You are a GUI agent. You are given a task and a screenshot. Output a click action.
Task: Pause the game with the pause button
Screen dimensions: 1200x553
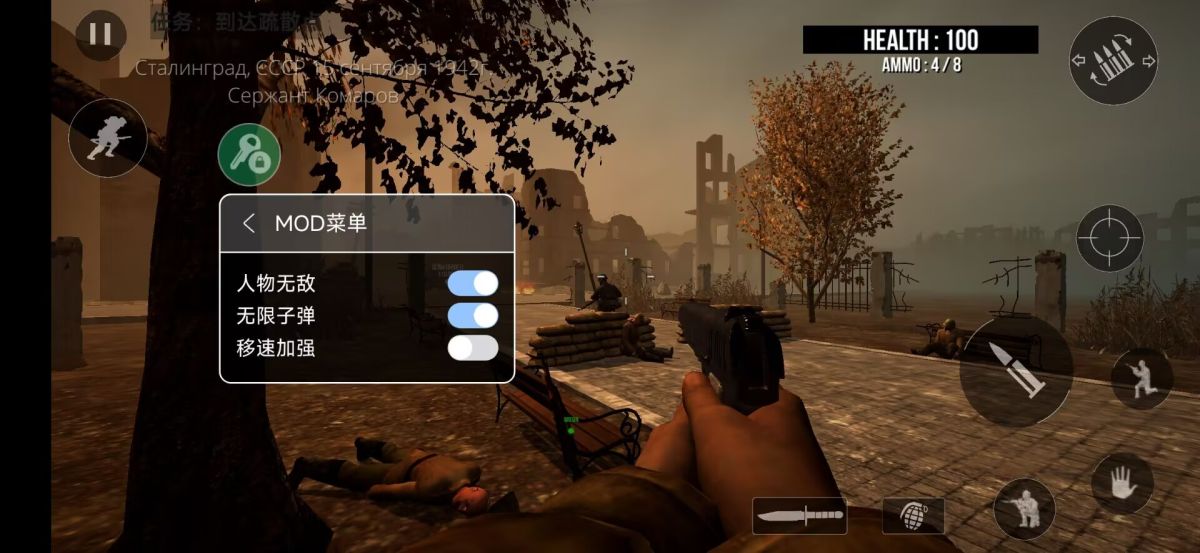(x=100, y=35)
